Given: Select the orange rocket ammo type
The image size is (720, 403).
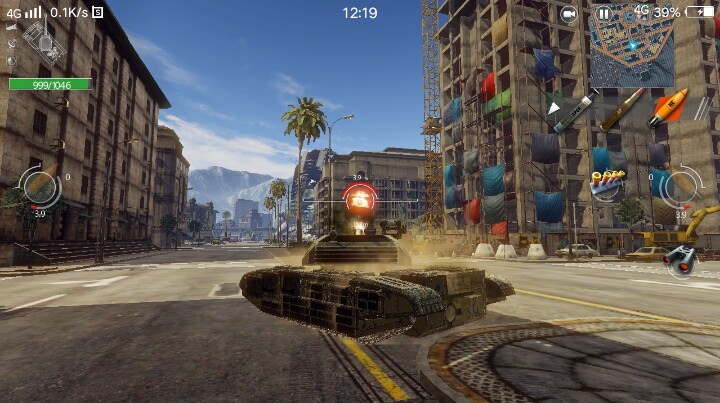Looking at the screenshot, I should tap(668, 107).
